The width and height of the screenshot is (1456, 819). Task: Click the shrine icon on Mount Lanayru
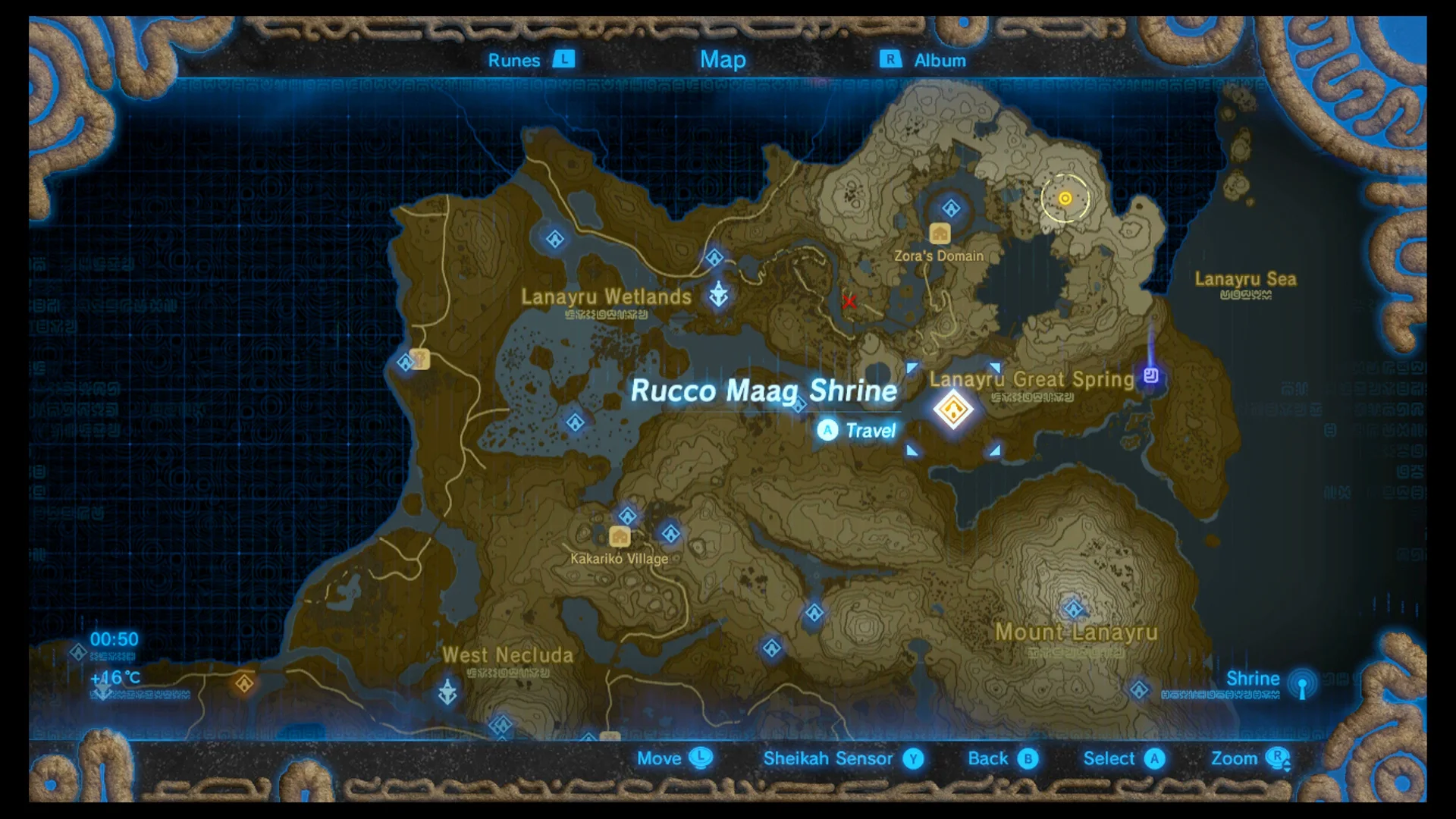(1074, 609)
